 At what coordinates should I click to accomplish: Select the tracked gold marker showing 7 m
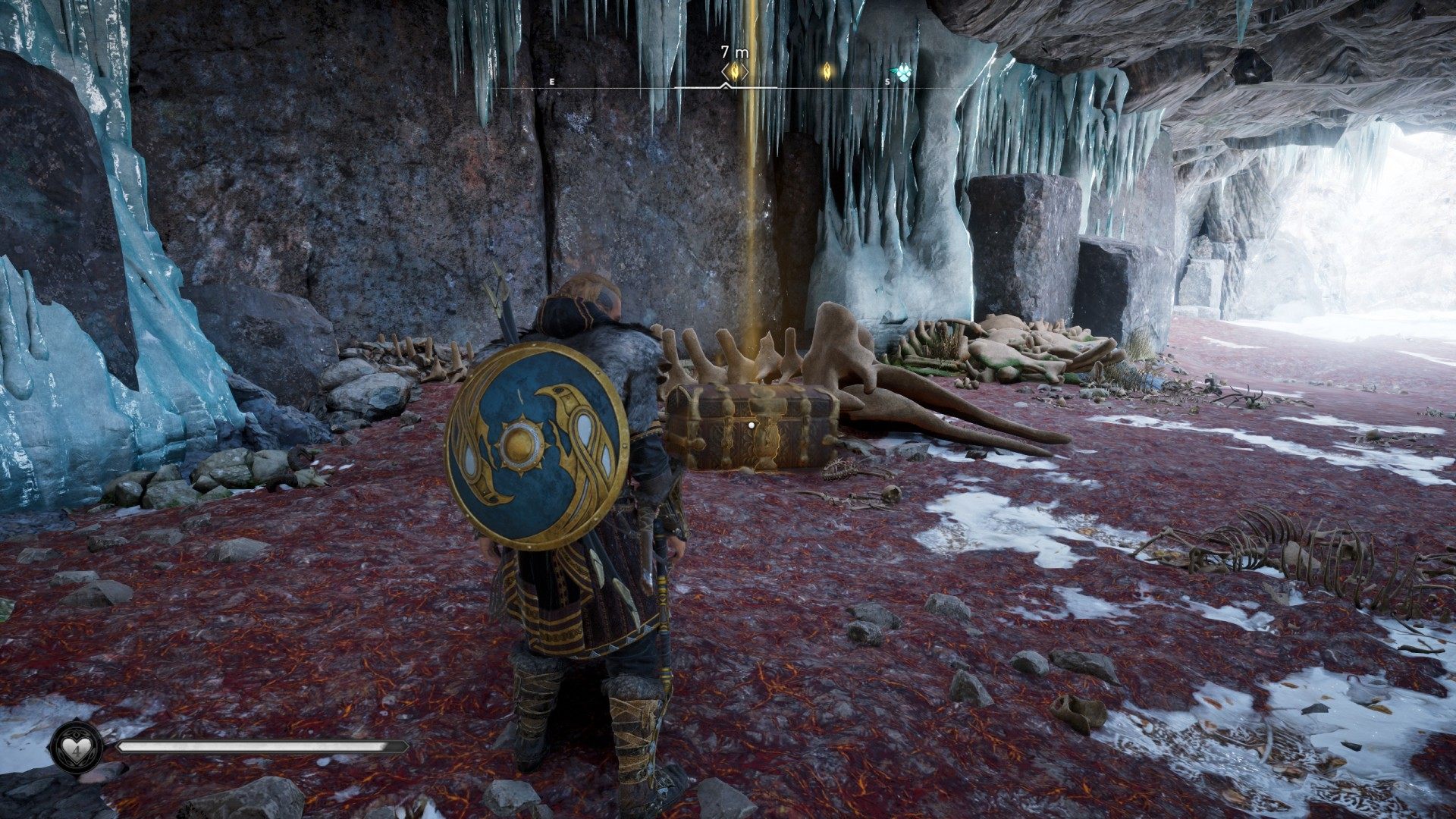(734, 71)
